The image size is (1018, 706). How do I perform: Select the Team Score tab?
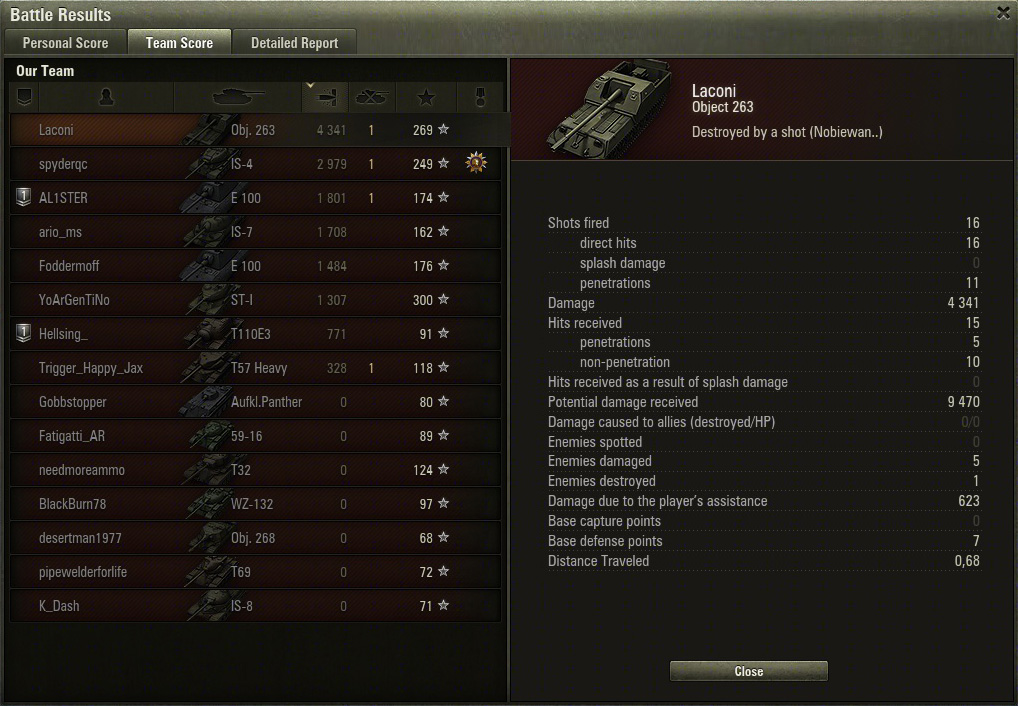[x=179, y=43]
